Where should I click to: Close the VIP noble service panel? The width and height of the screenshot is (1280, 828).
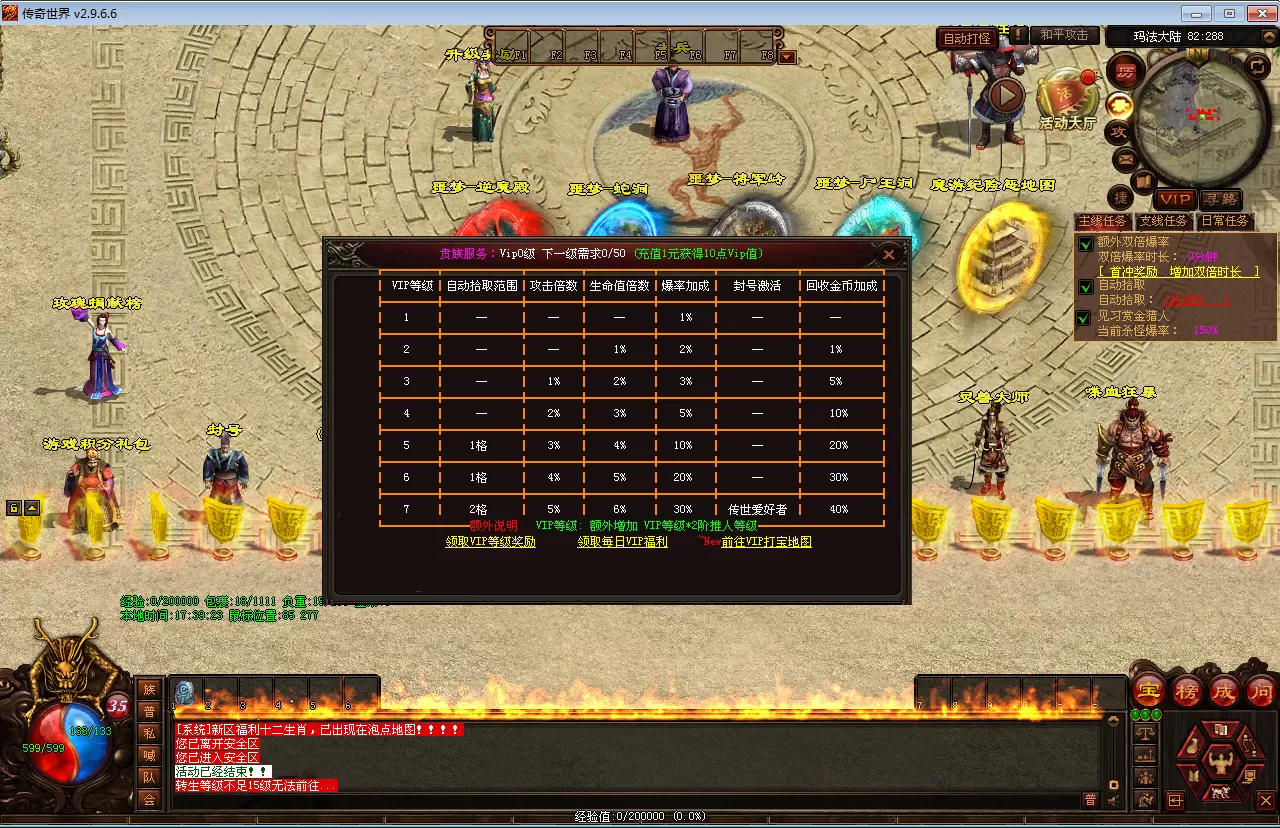point(889,255)
